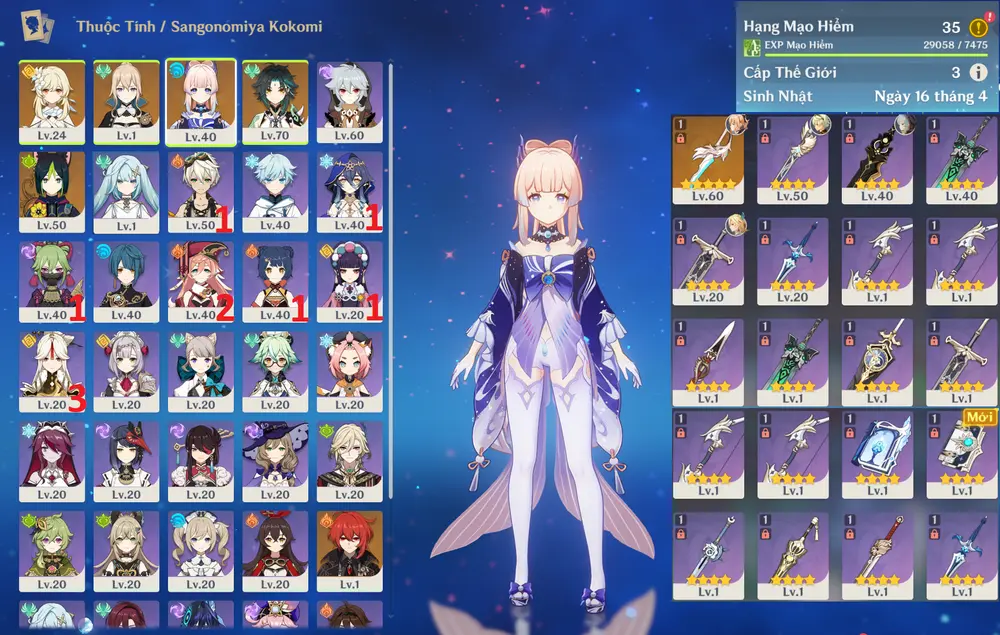
Task: Open the weapon tile marked Mới
Action: 962,453
